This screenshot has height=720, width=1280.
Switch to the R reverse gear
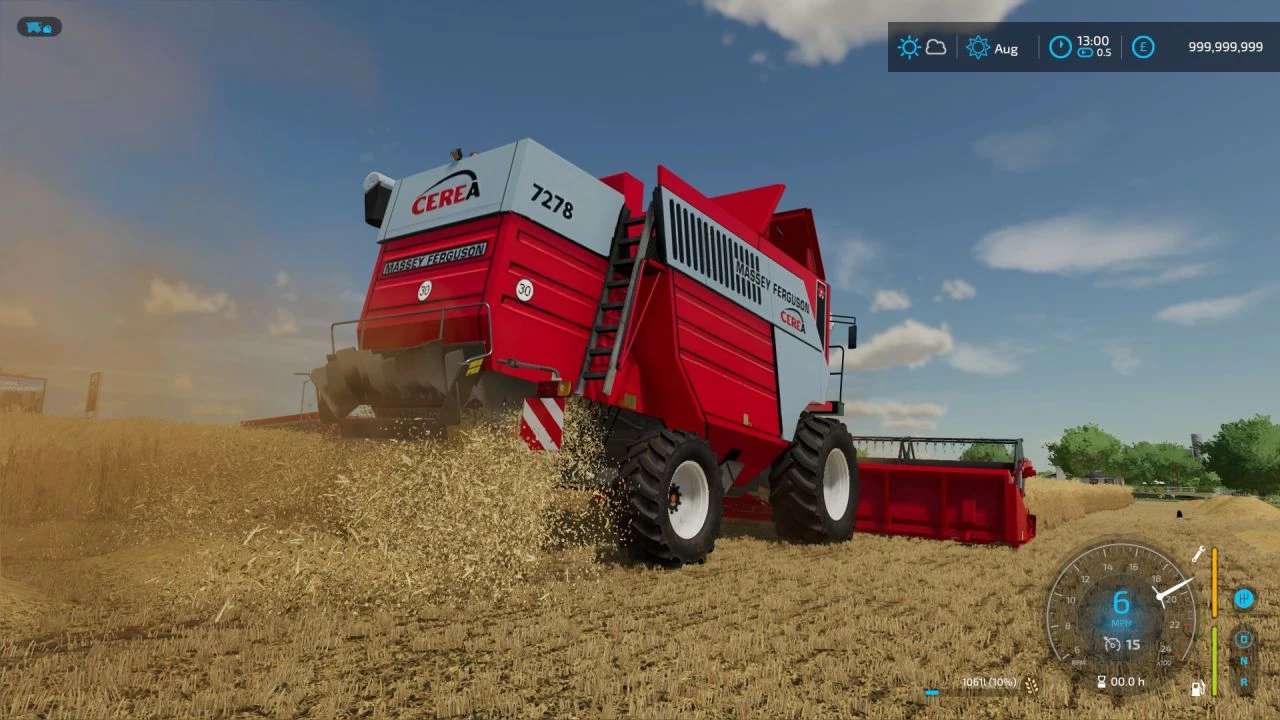(x=1244, y=682)
